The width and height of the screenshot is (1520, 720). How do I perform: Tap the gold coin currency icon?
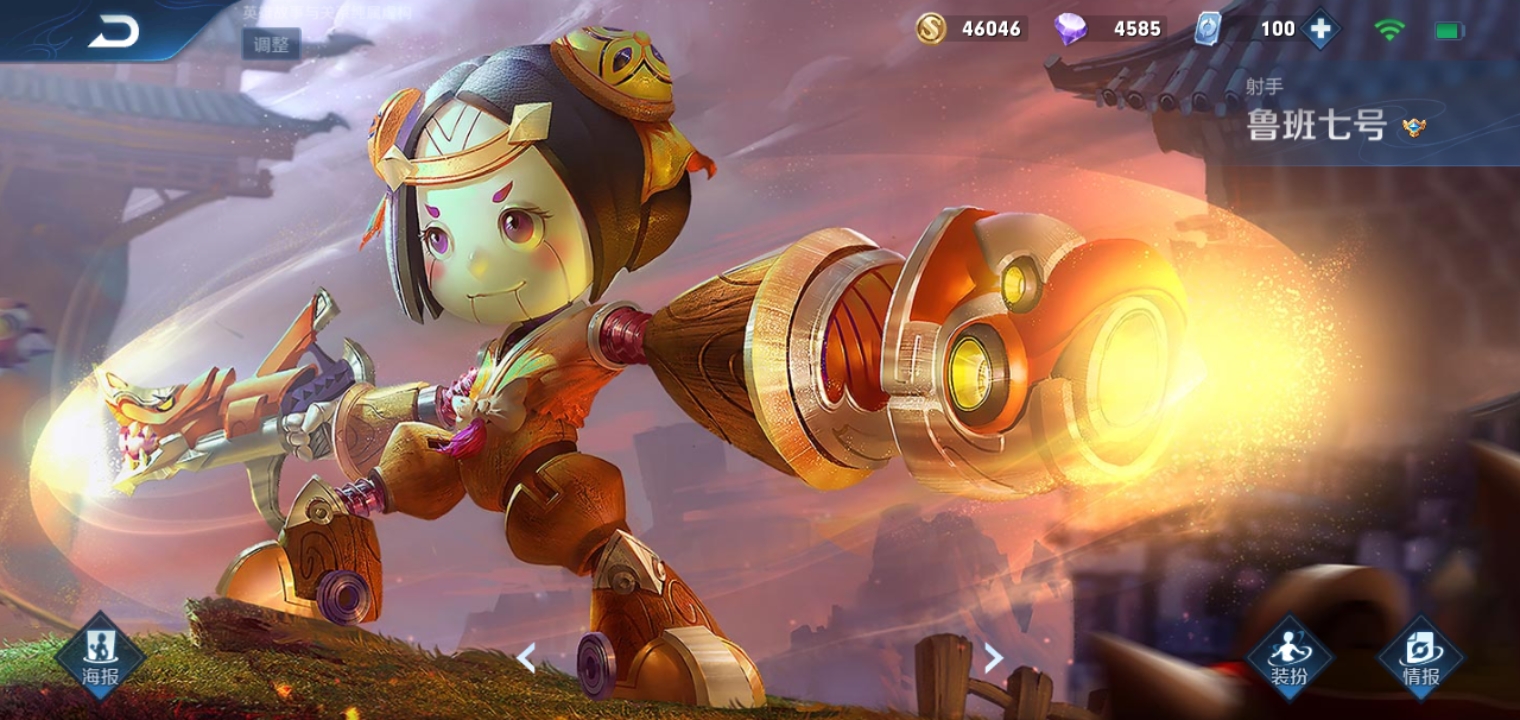(x=932, y=29)
